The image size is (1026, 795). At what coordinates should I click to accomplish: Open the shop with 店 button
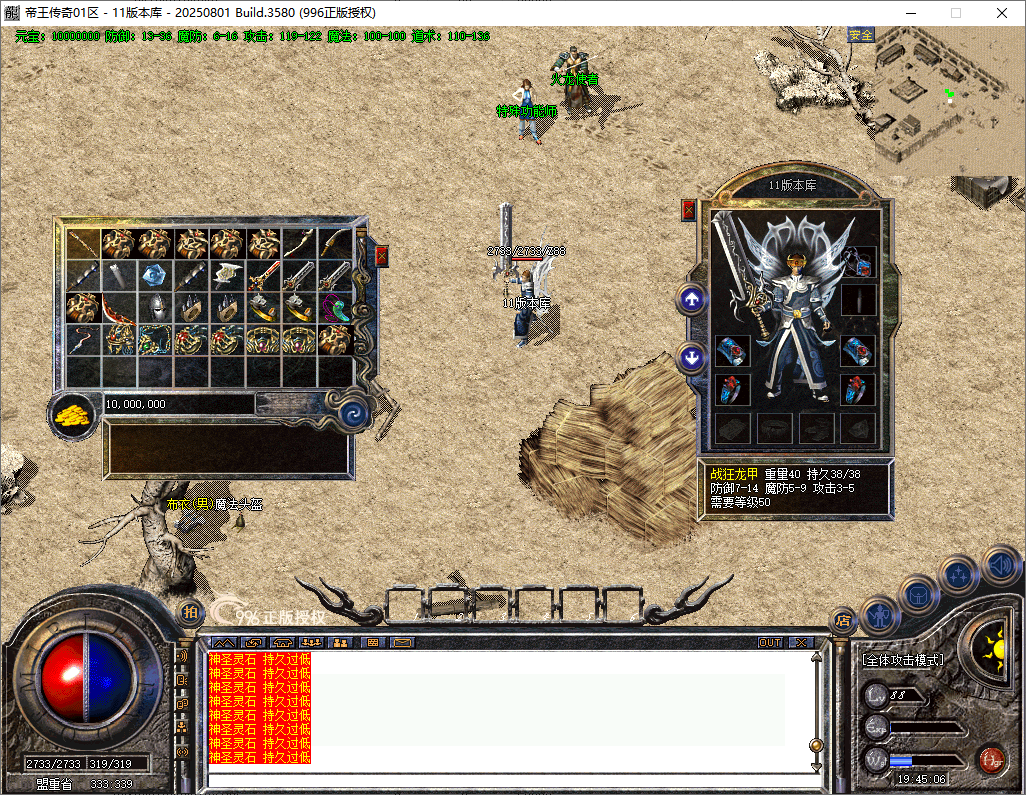(842, 620)
